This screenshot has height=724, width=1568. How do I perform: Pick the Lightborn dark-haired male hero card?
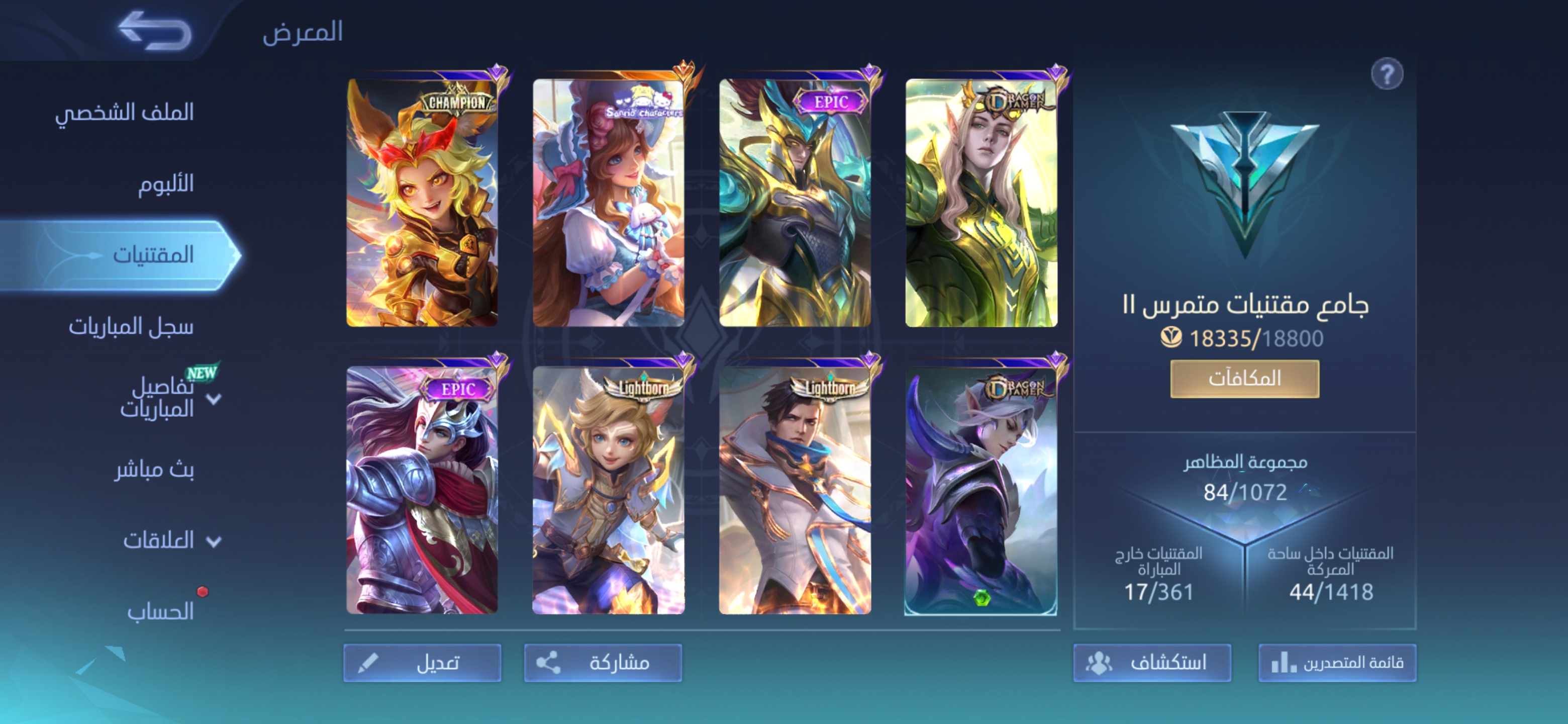pos(795,490)
